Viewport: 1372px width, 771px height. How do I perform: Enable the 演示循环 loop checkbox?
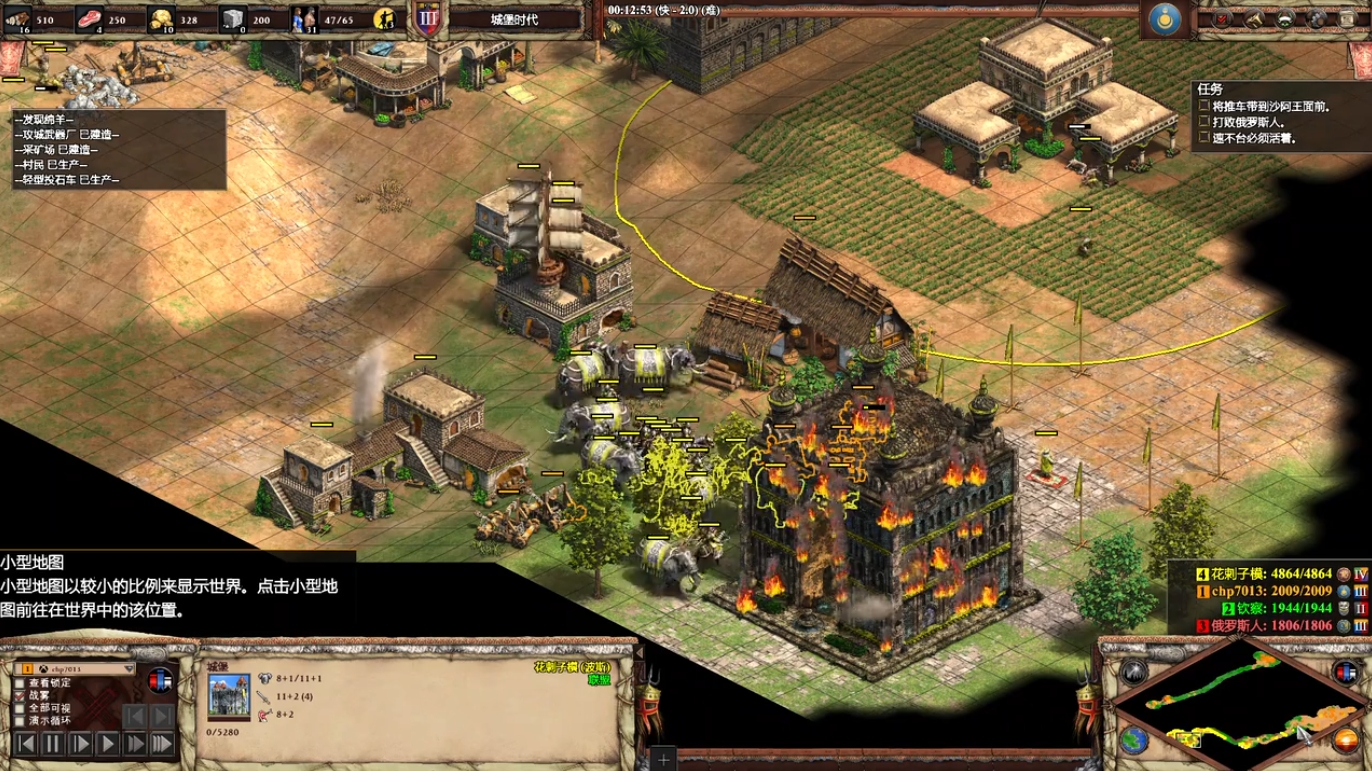pyautogui.click(x=20, y=720)
